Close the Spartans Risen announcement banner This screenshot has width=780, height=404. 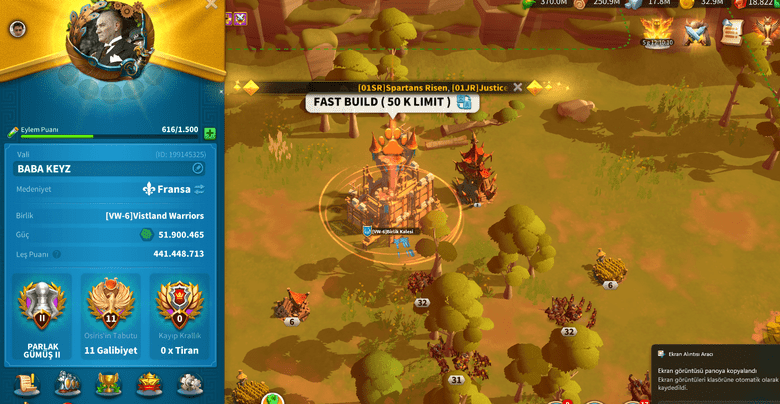pyautogui.click(x=517, y=87)
